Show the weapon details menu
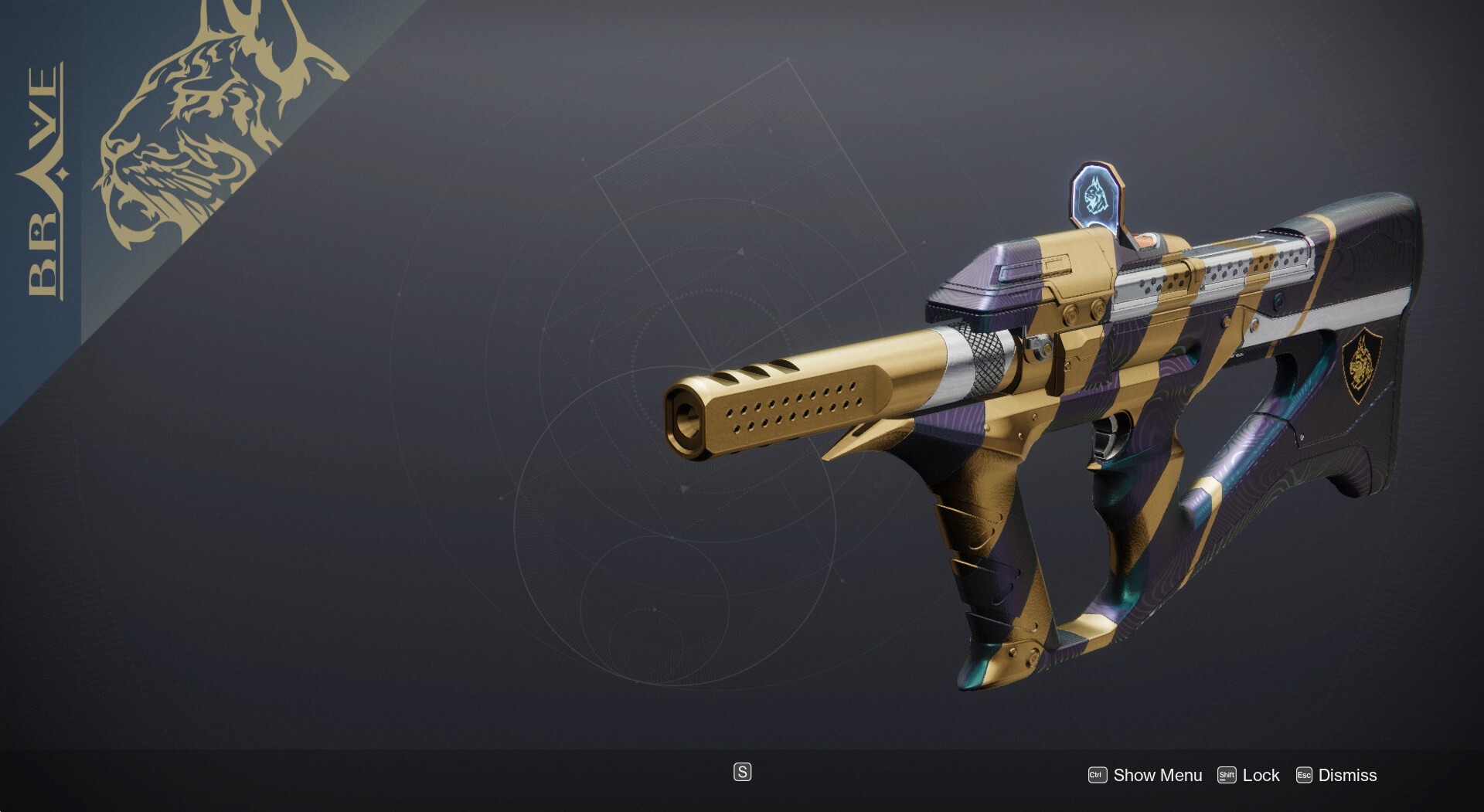This screenshot has height=812, width=1484. click(1145, 775)
